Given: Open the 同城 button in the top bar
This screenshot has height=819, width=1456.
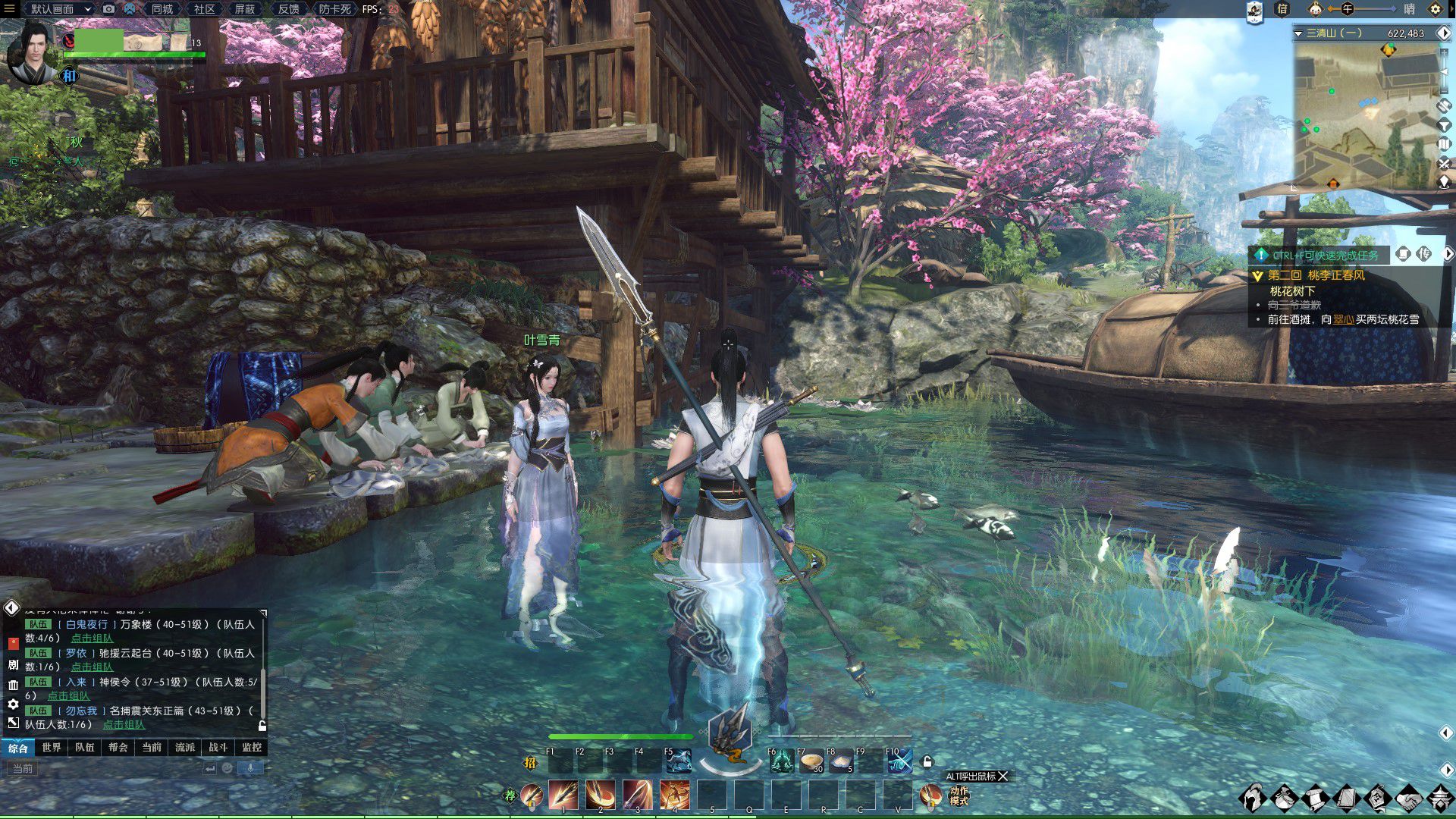Looking at the screenshot, I should click(162, 9).
